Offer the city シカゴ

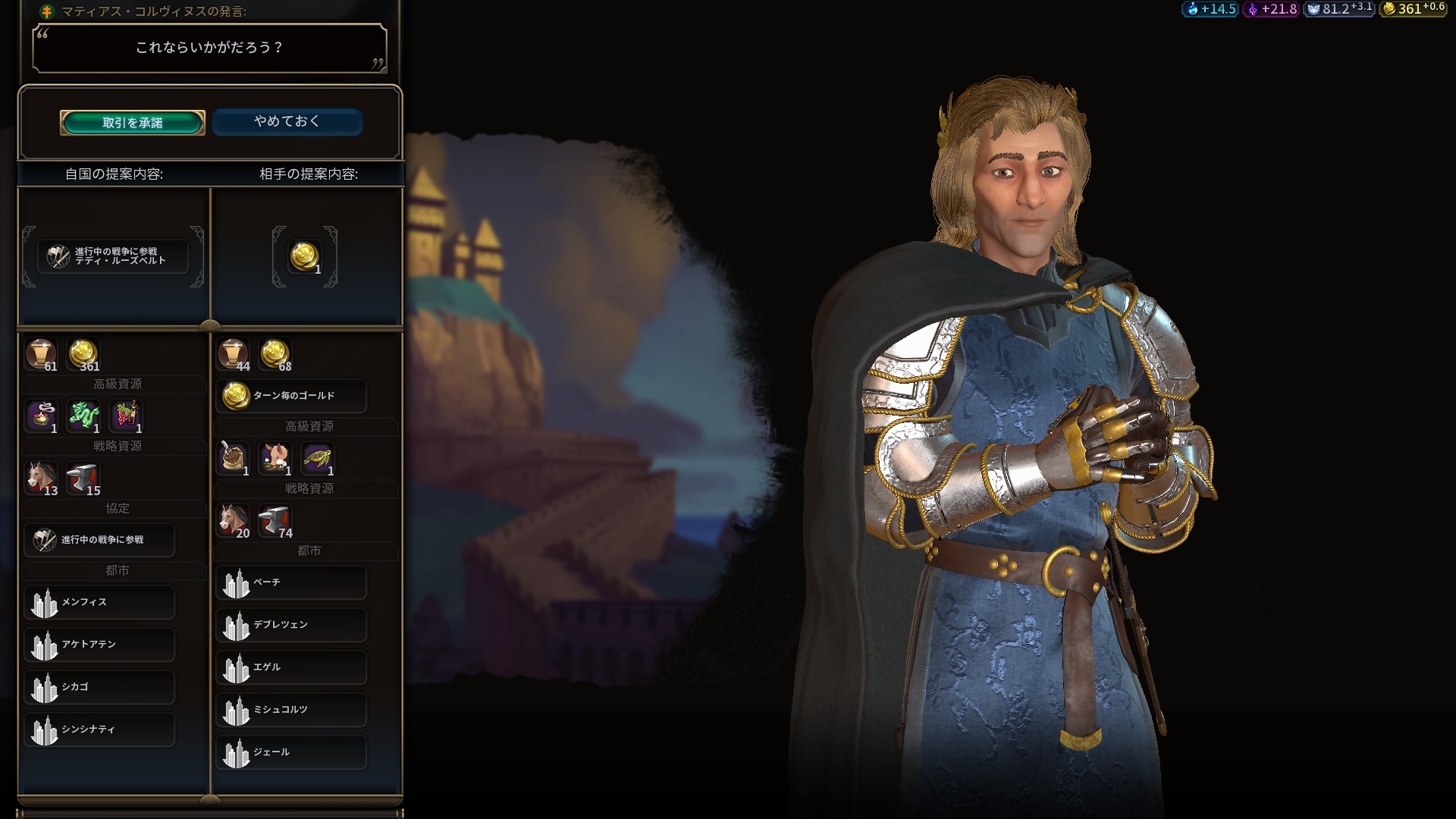coord(99,687)
